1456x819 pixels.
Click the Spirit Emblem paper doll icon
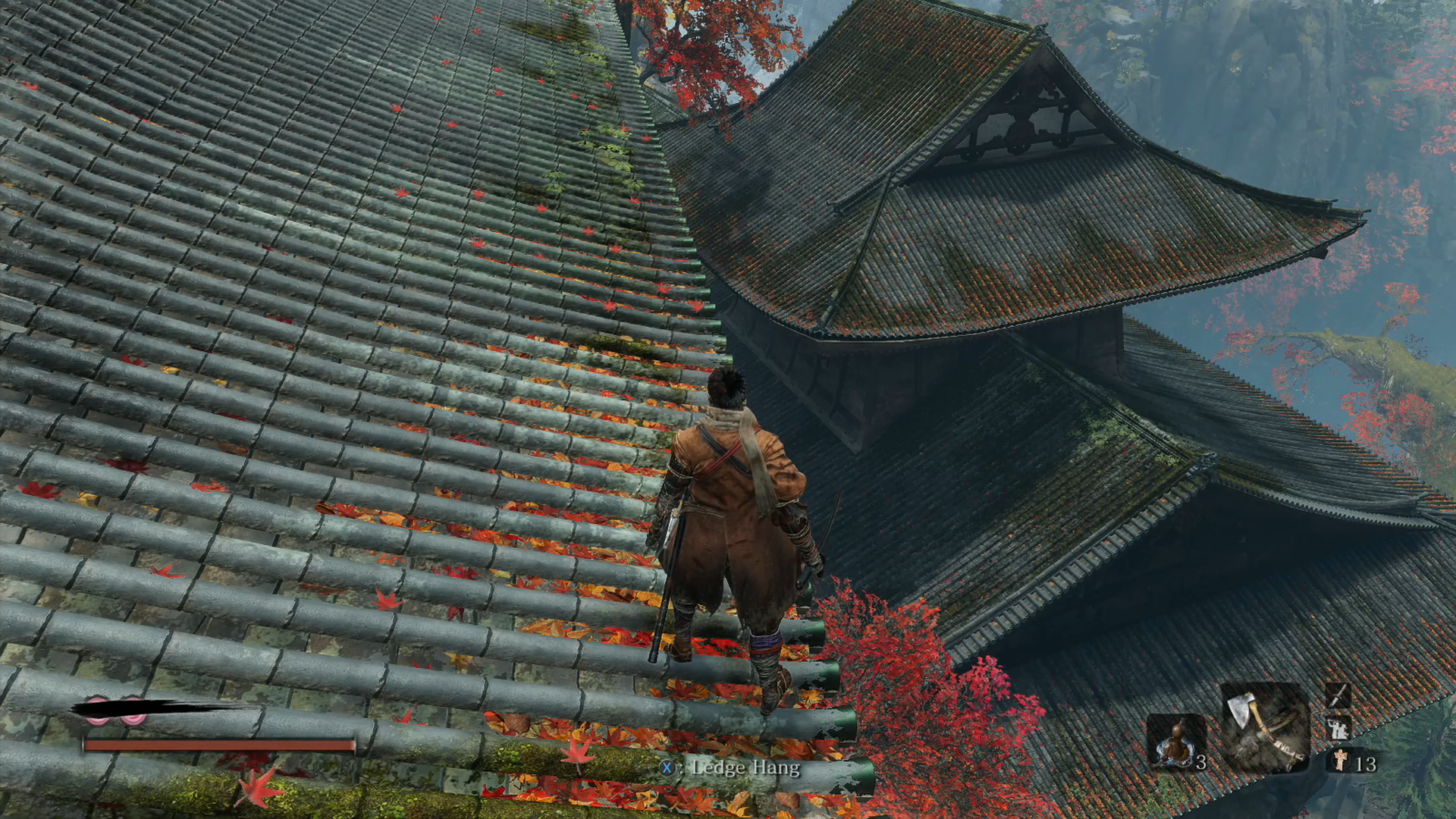coord(1341,760)
